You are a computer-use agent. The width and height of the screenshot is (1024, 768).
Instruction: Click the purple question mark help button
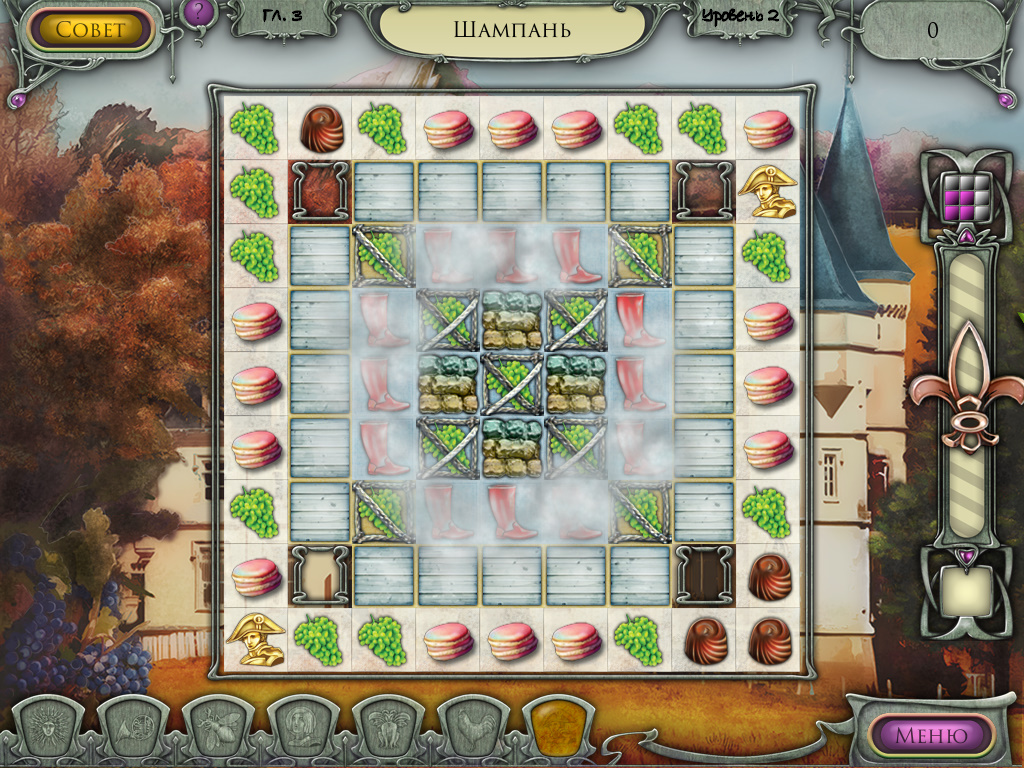(x=197, y=13)
